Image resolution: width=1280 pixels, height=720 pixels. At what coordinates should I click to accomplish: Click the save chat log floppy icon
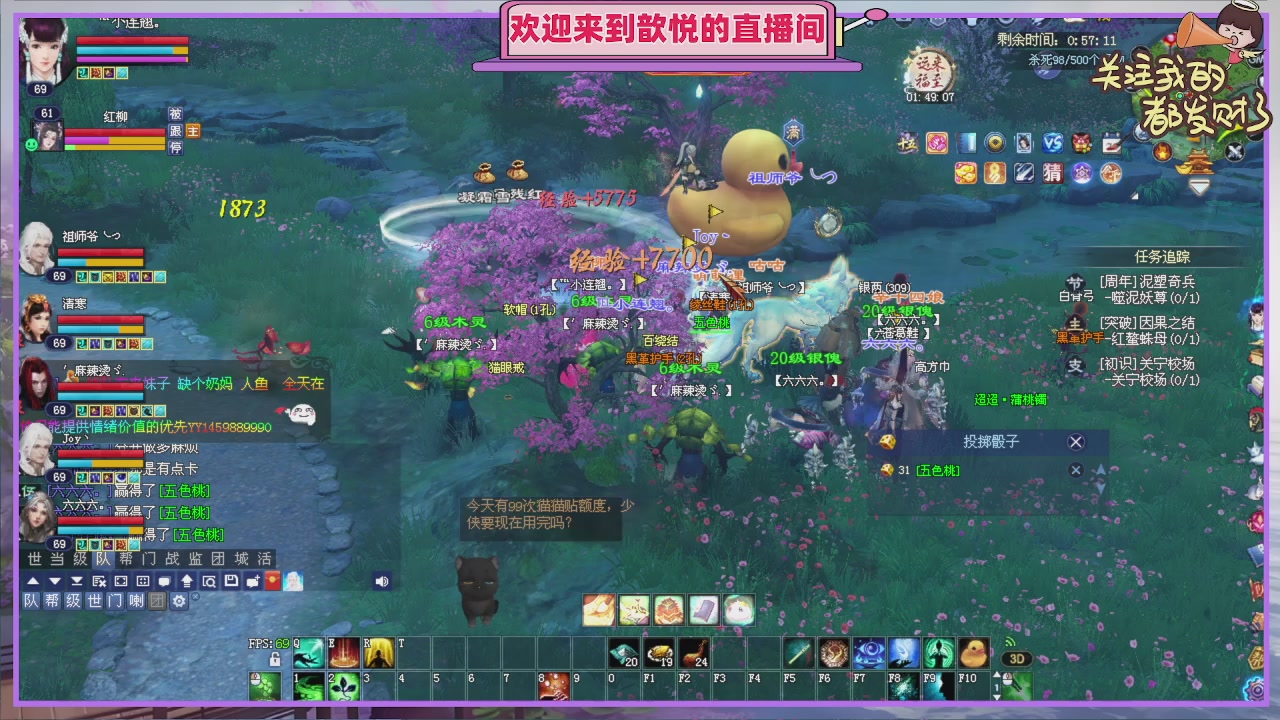(231, 581)
